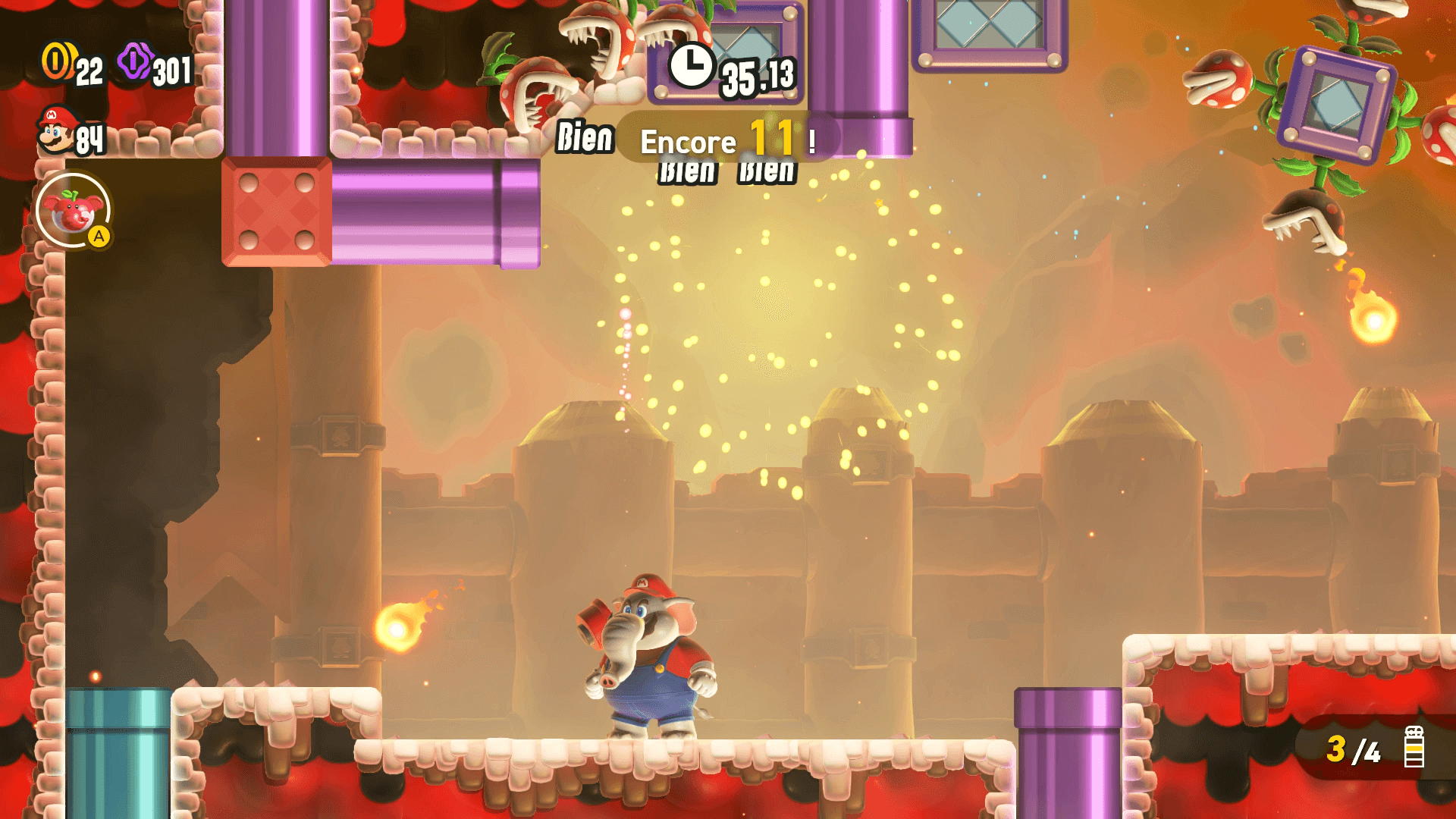The width and height of the screenshot is (1456, 819).
Task: Click the Mario head lives icon
Action: click(56, 130)
